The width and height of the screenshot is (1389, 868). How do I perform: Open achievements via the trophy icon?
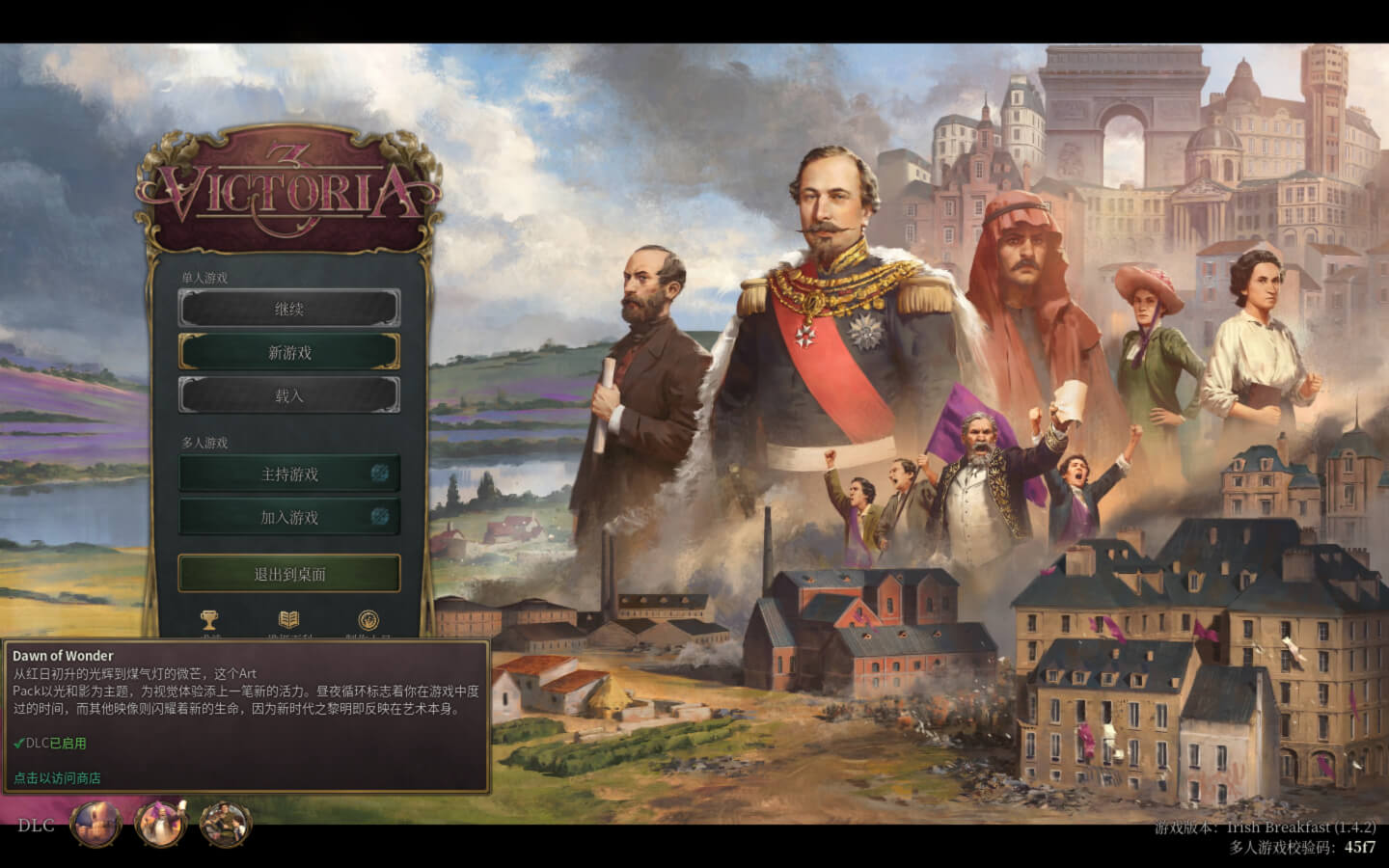(x=209, y=620)
